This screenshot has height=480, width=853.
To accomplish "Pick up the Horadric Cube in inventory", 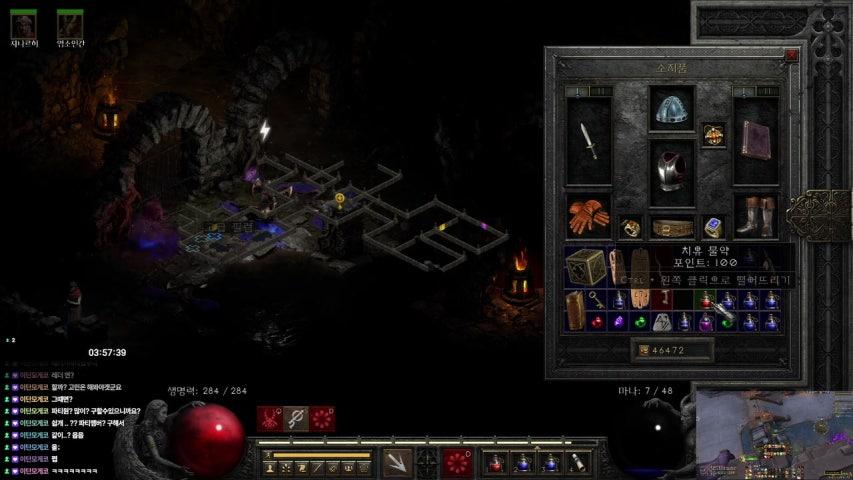I will pos(586,267).
